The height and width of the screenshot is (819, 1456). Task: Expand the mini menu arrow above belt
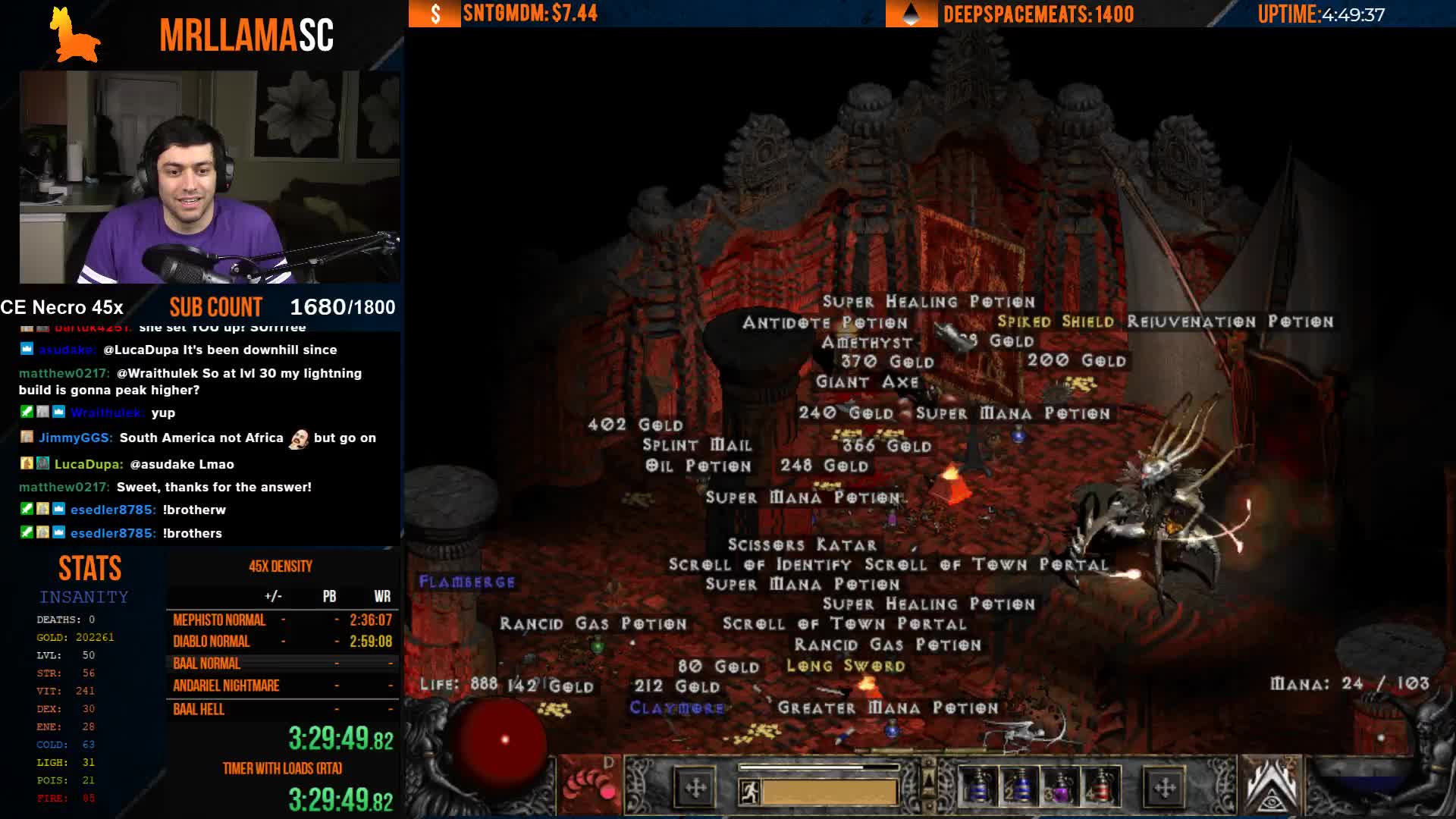point(928,778)
